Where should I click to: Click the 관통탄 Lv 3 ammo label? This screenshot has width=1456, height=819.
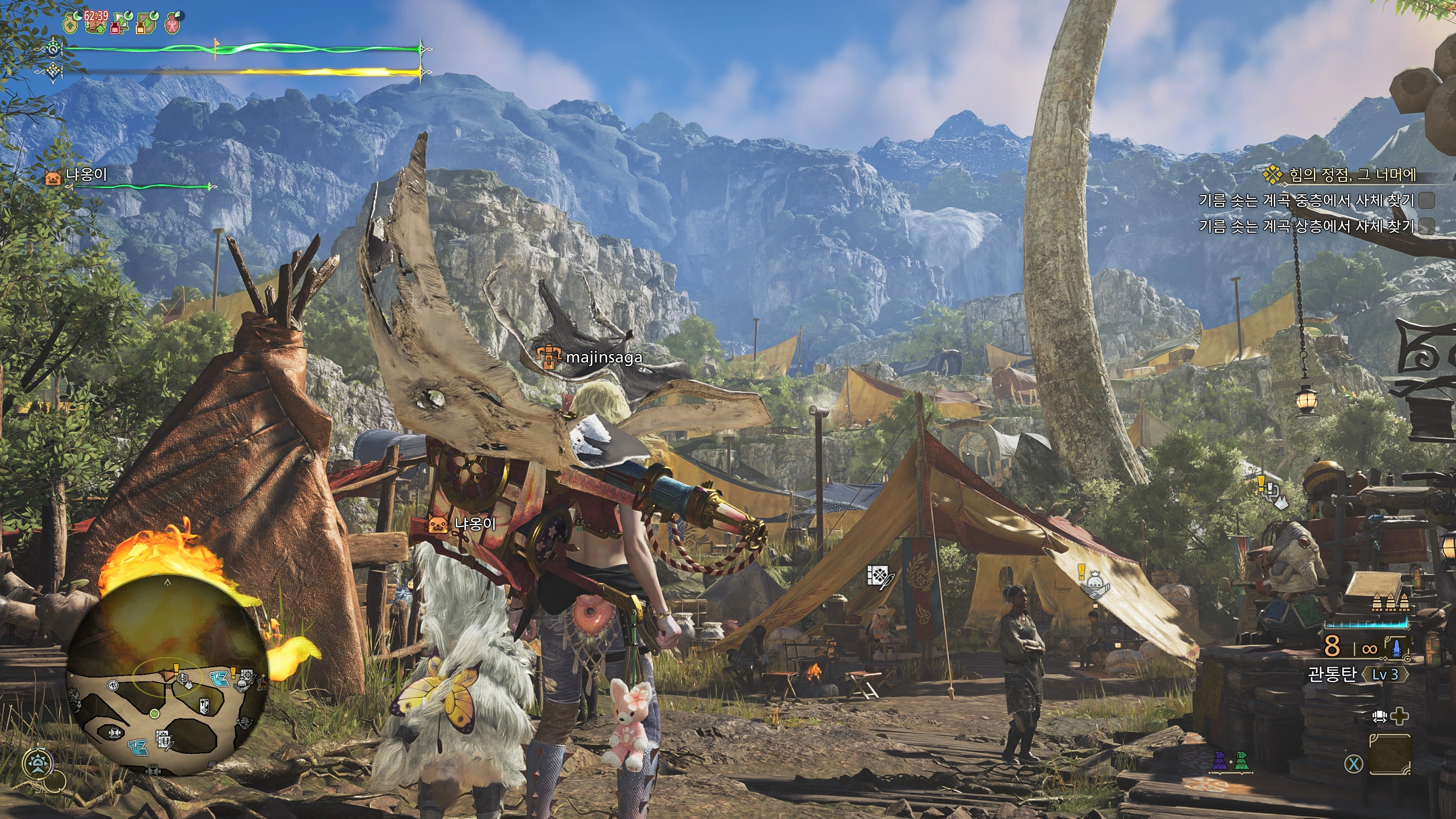(1357, 674)
